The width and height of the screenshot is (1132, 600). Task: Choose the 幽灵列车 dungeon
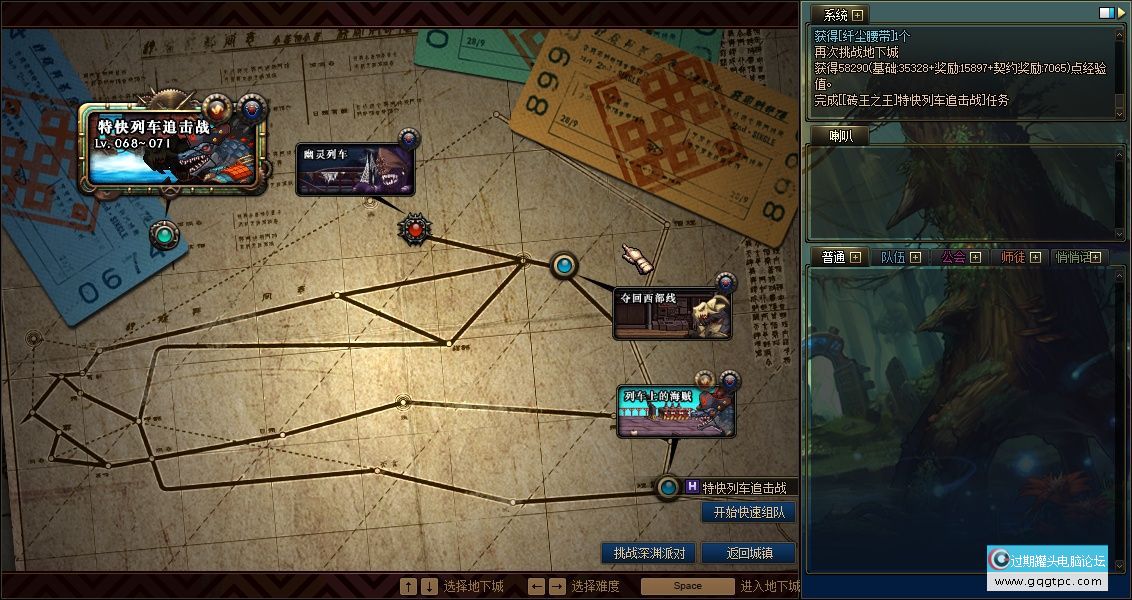354,168
